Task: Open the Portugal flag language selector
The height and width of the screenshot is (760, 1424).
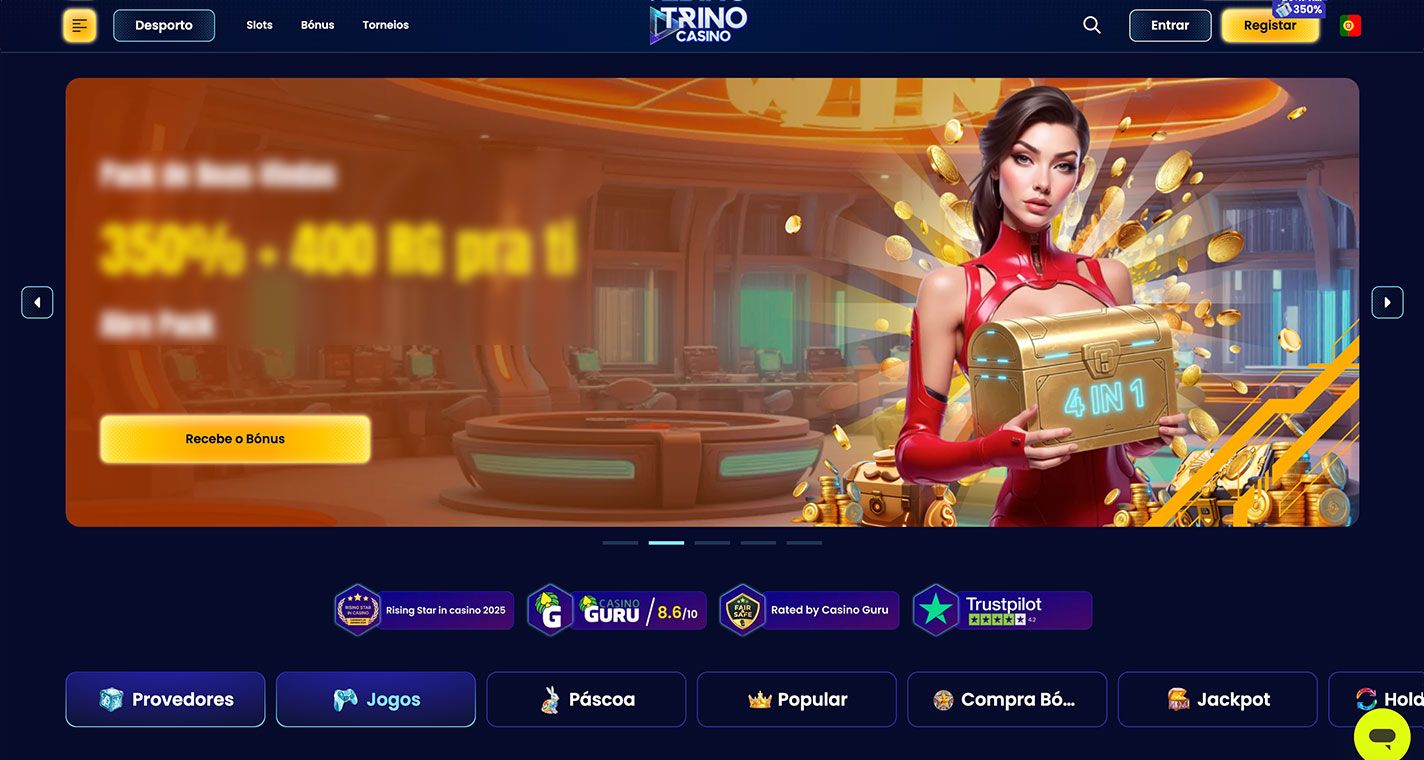Action: (x=1350, y=26)
